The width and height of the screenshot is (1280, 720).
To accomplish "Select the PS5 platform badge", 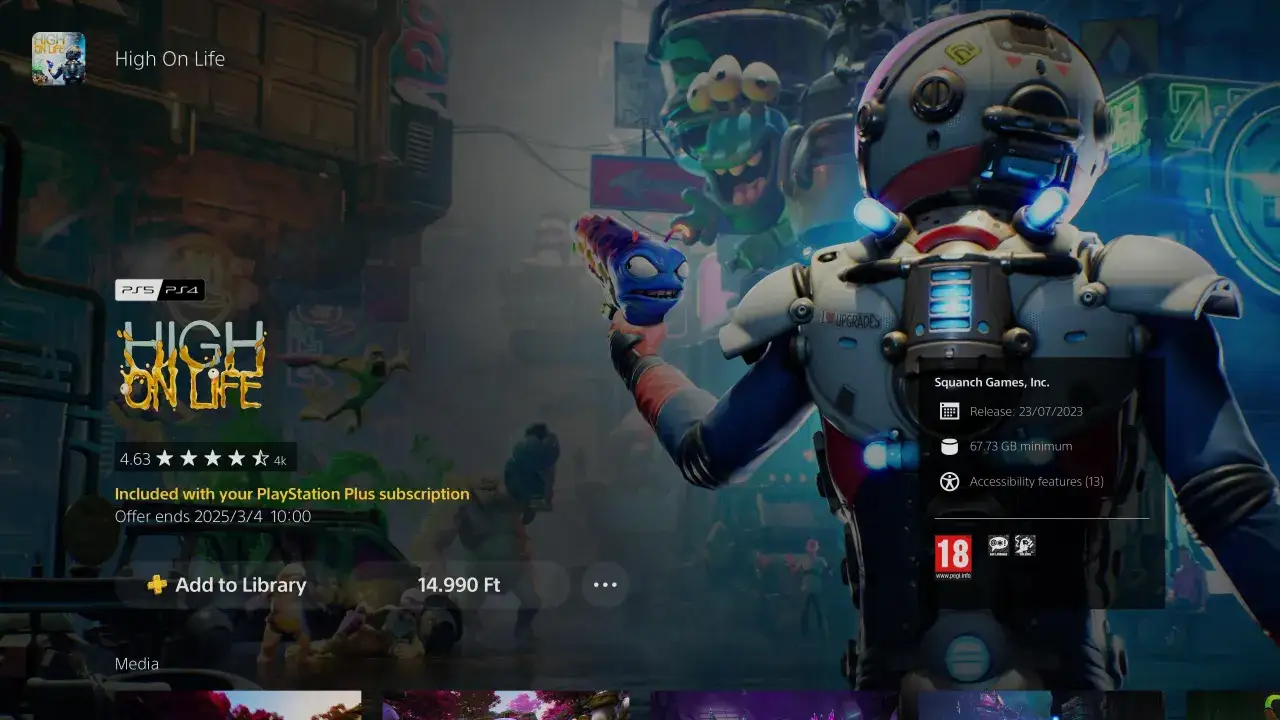I will tap(137, 289).
